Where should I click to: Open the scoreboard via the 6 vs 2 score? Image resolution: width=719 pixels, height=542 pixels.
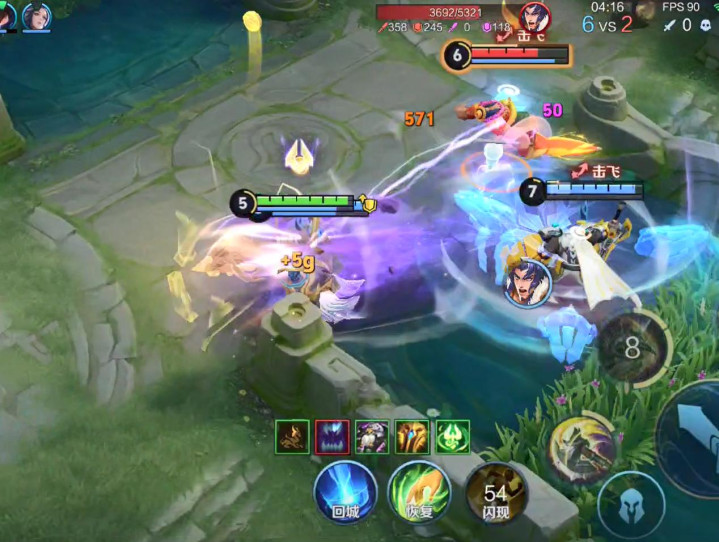pyautogui.click(x=606, y=25)
